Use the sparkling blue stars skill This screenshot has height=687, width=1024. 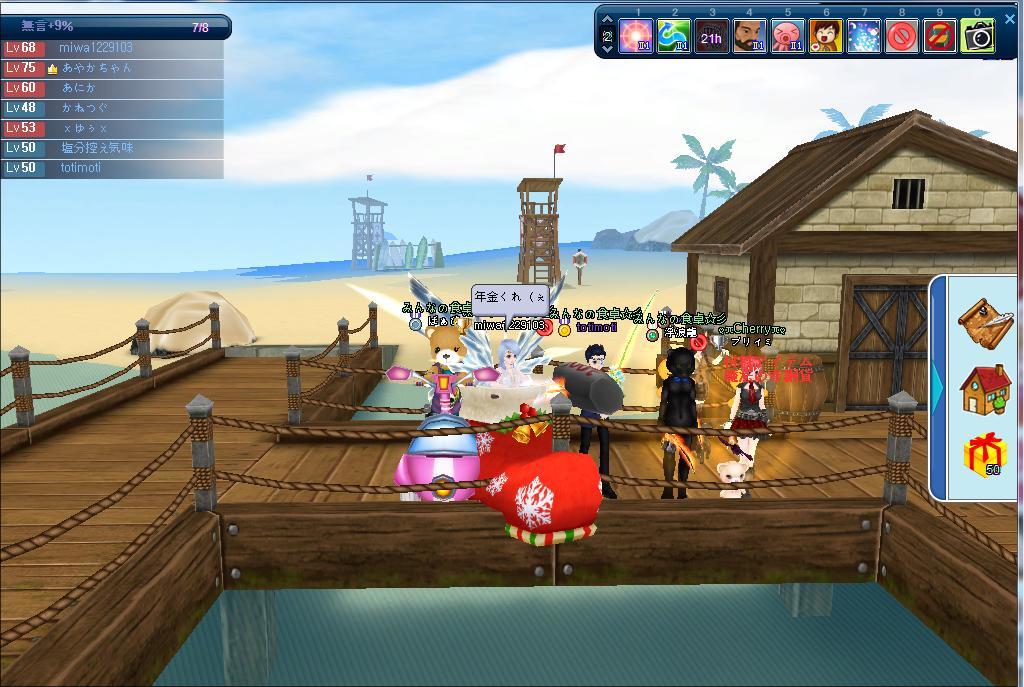tap(863, 37)
